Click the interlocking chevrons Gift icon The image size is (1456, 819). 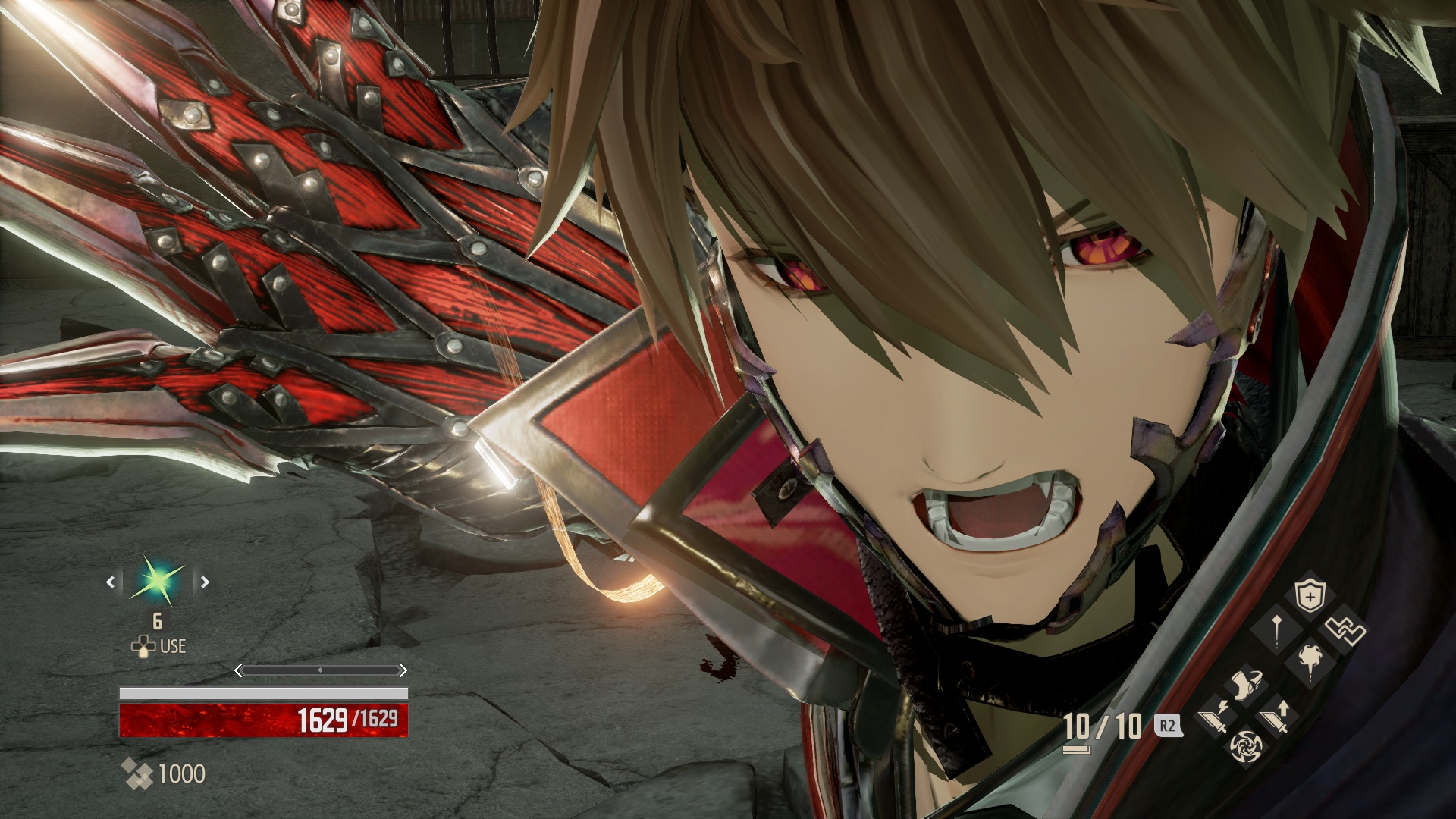pos(1345,629)
